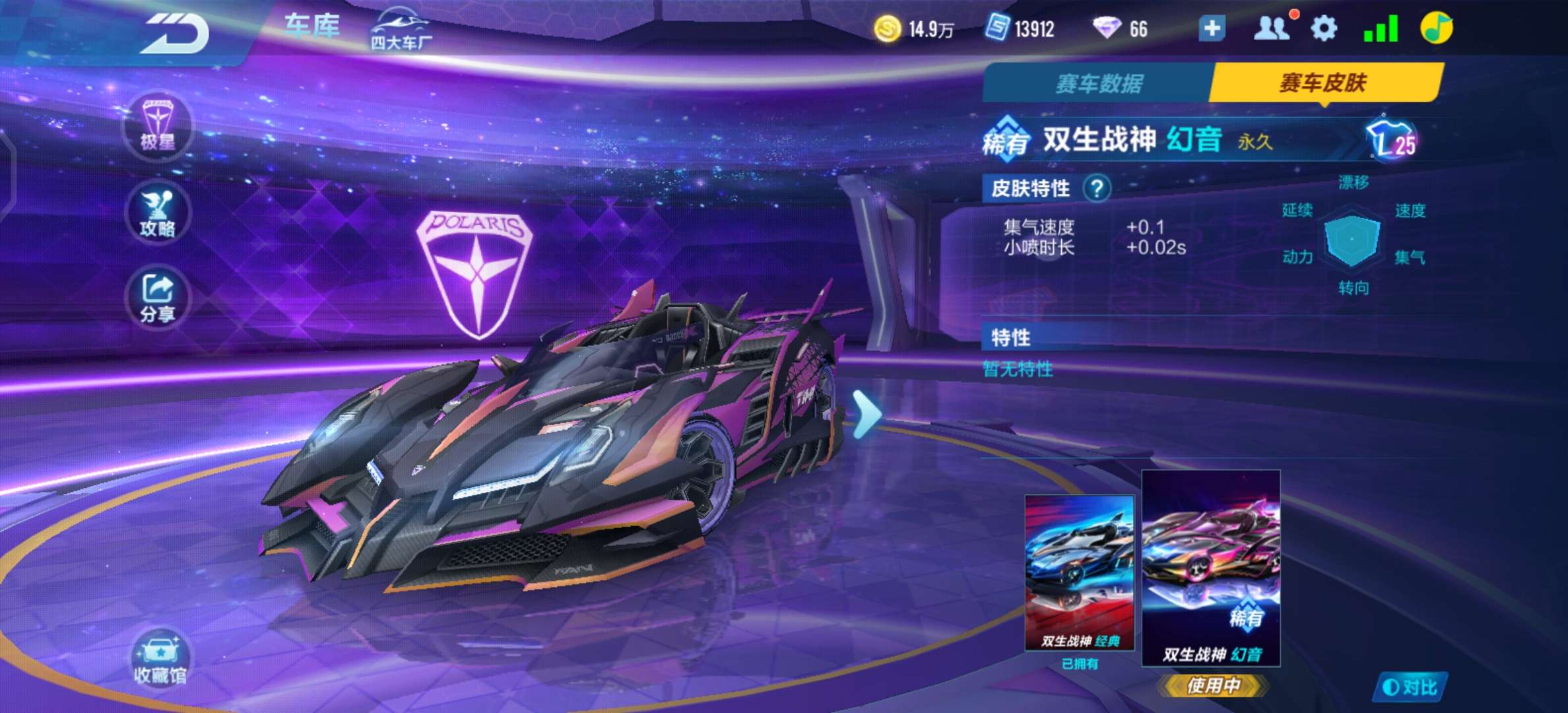Open the 攻略 guide icon
The image size is (1568, 713).
pyautogui.click(x=158, y=211)
